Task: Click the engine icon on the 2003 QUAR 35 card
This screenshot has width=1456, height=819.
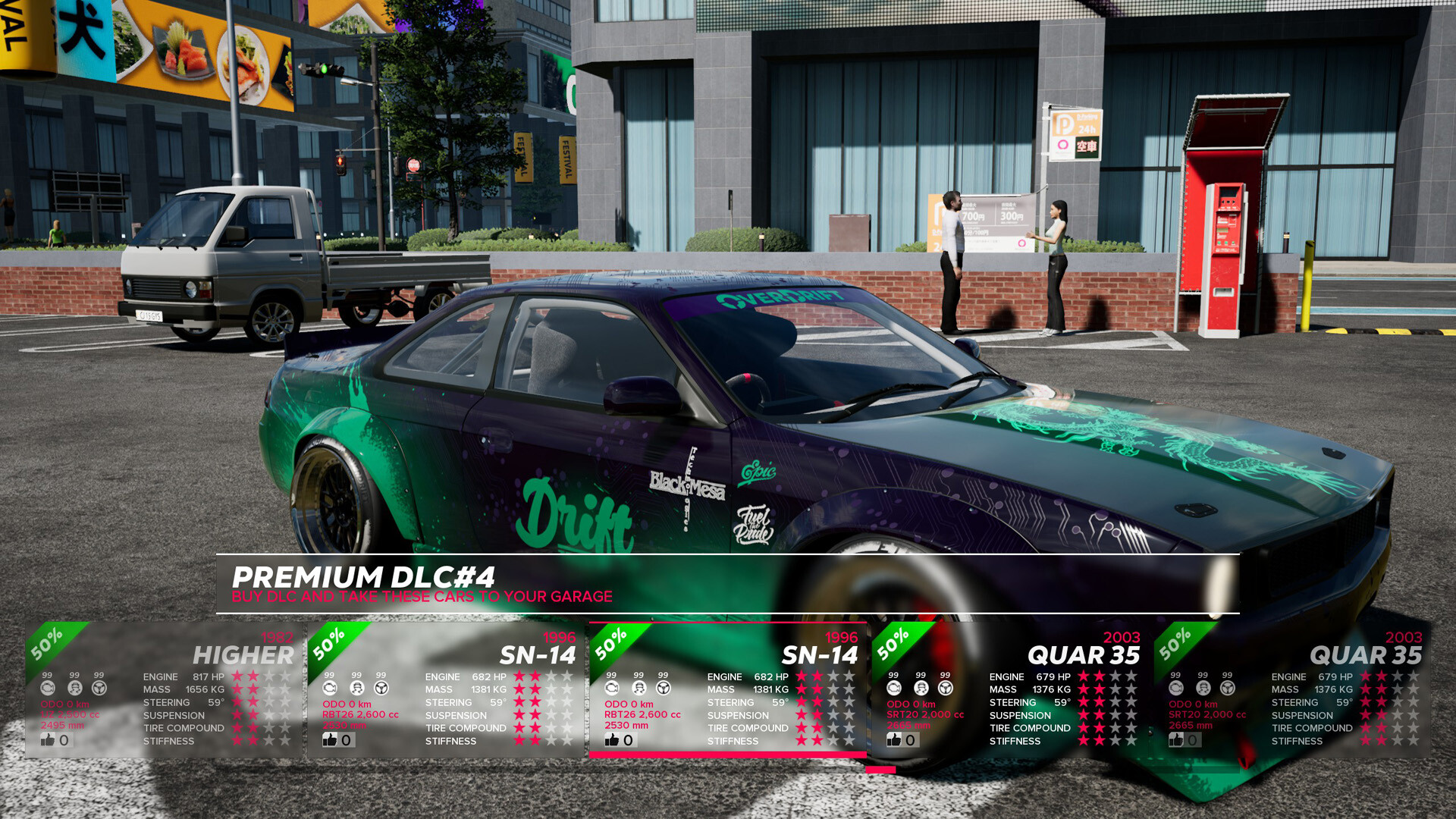Action: (893, 688)
